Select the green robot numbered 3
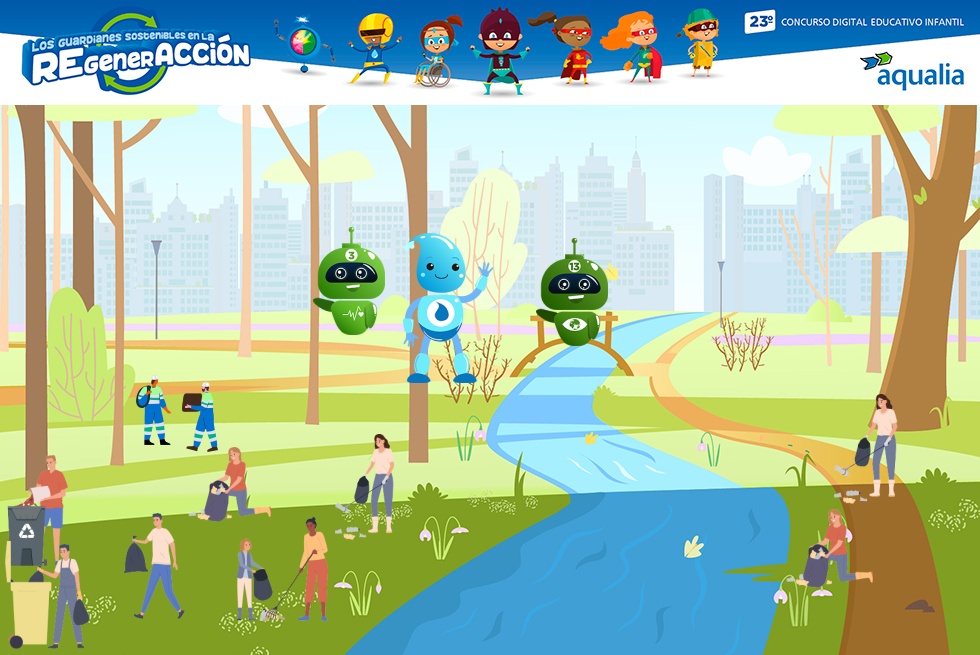Image resolution: width=980 pixels, height=655 pixels. tap(349, 287)
